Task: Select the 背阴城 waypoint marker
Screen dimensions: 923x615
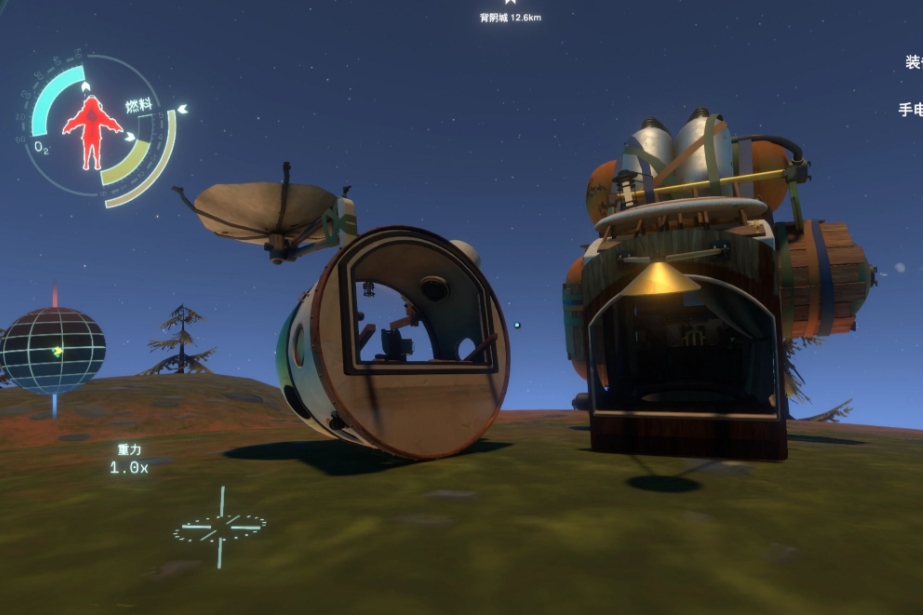Action: tap(509, 5)
